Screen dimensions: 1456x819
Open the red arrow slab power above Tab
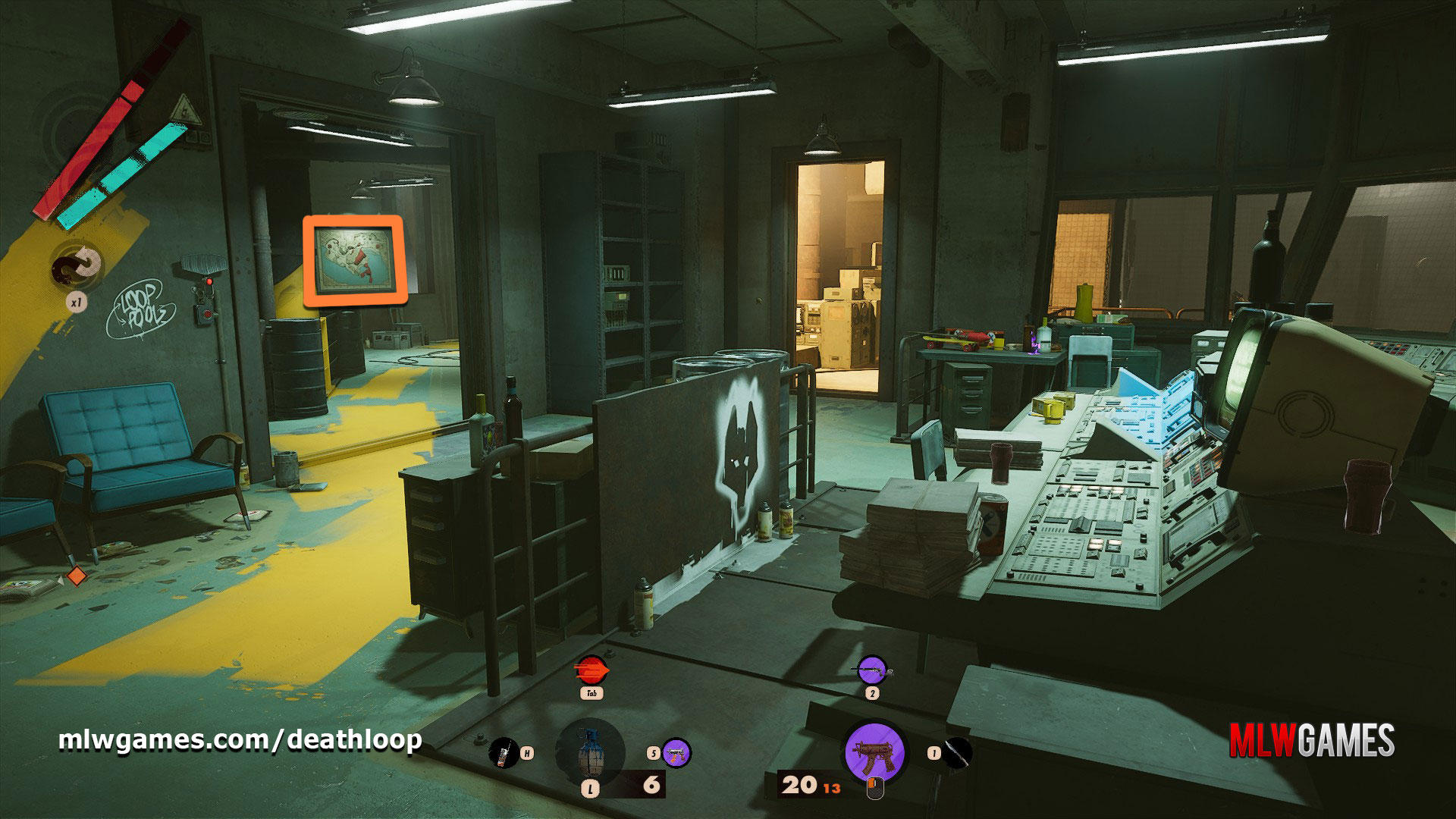click(x=591, y=669)
